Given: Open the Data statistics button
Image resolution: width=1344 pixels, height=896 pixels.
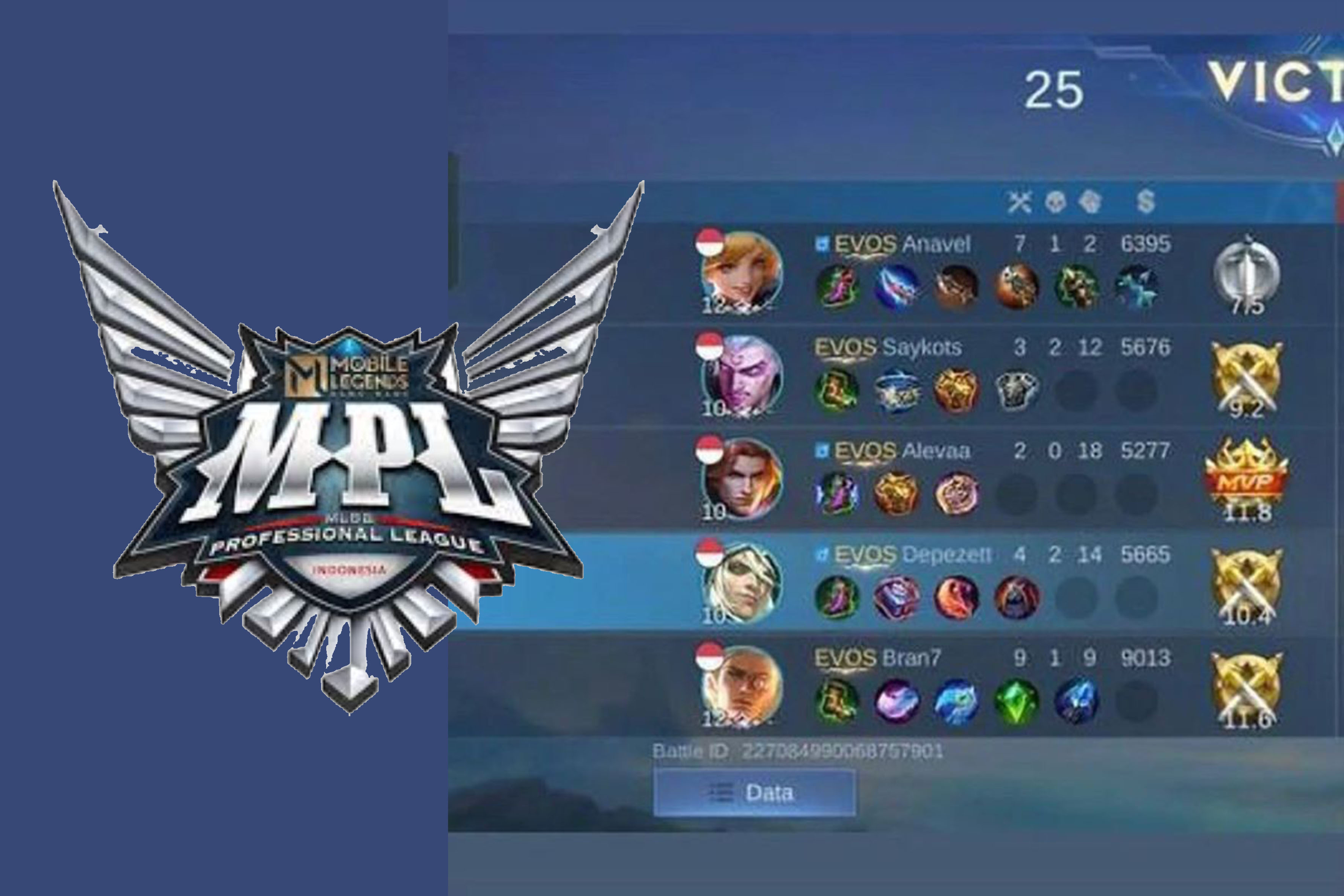Looking at the screenshot, I should 754,792.
